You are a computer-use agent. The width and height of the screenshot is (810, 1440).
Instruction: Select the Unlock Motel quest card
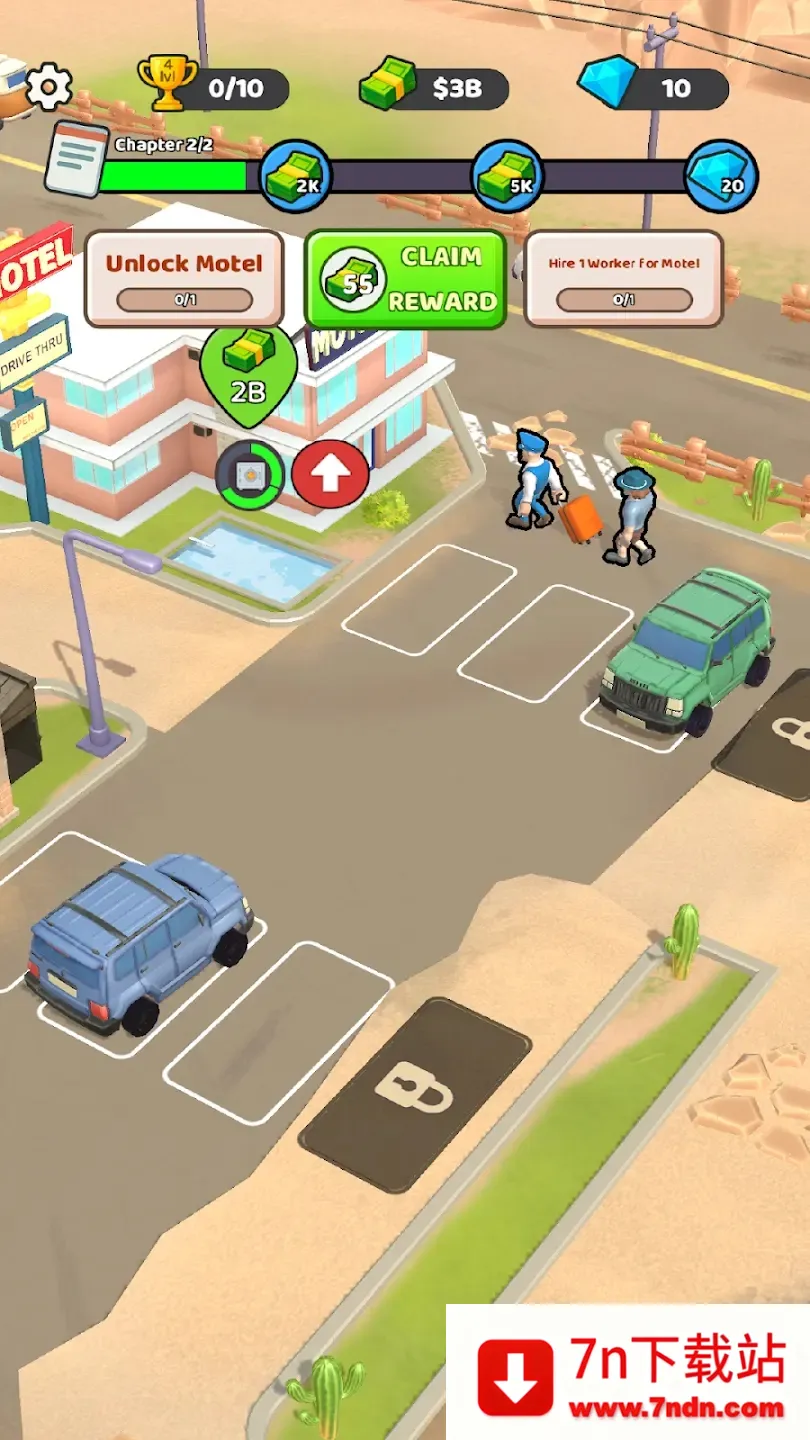(184, 279)
